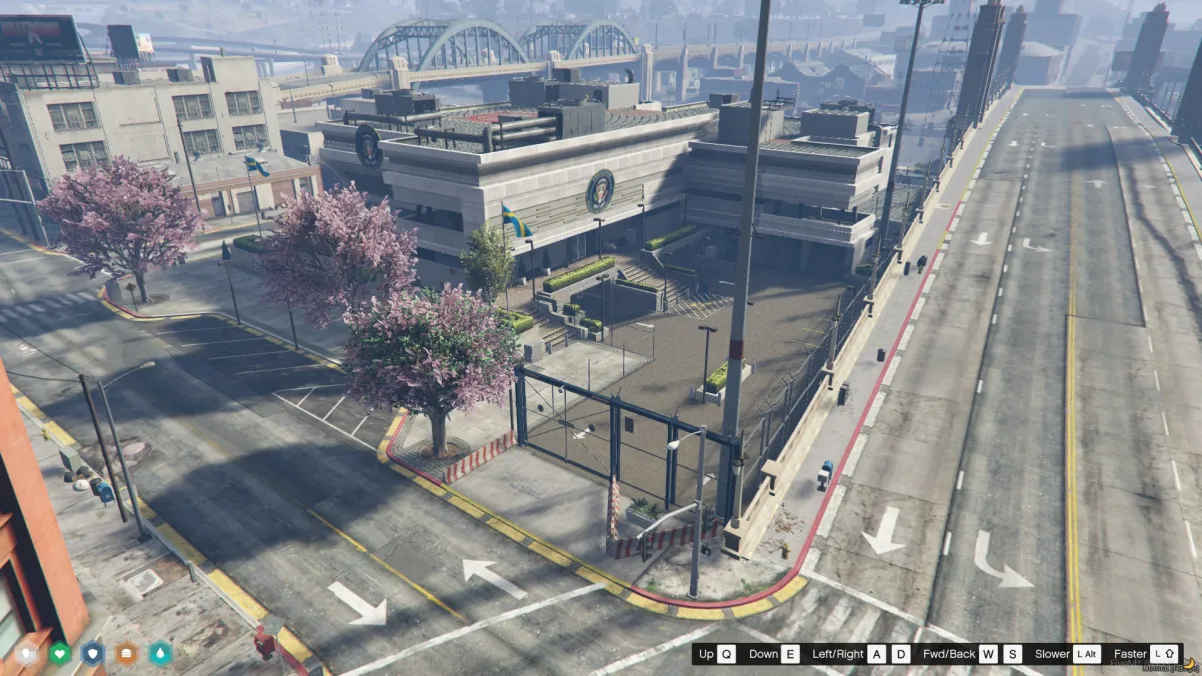Click the white hexagon voice icon

click(27, 654)
